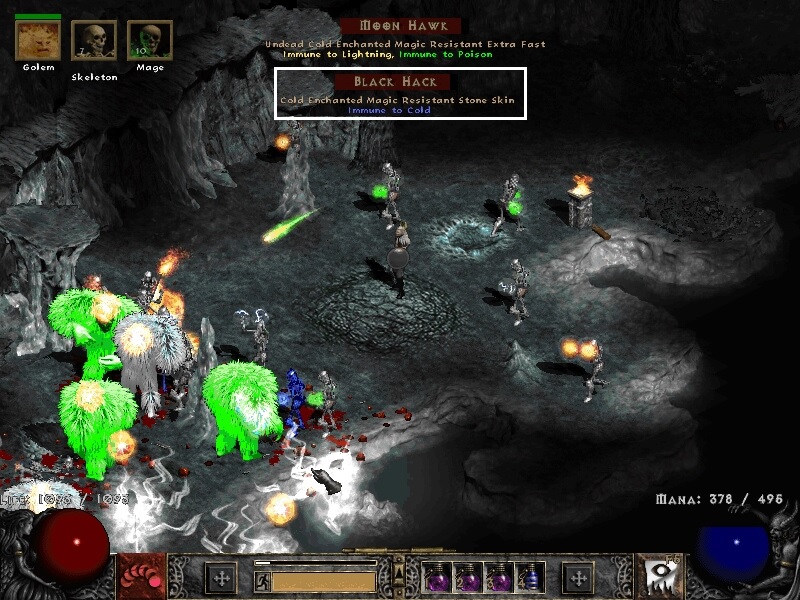The width and height of the screenshot is (800, 600).
Task: Open the left-hand skill selector with red icon
Action: point(139,576)
